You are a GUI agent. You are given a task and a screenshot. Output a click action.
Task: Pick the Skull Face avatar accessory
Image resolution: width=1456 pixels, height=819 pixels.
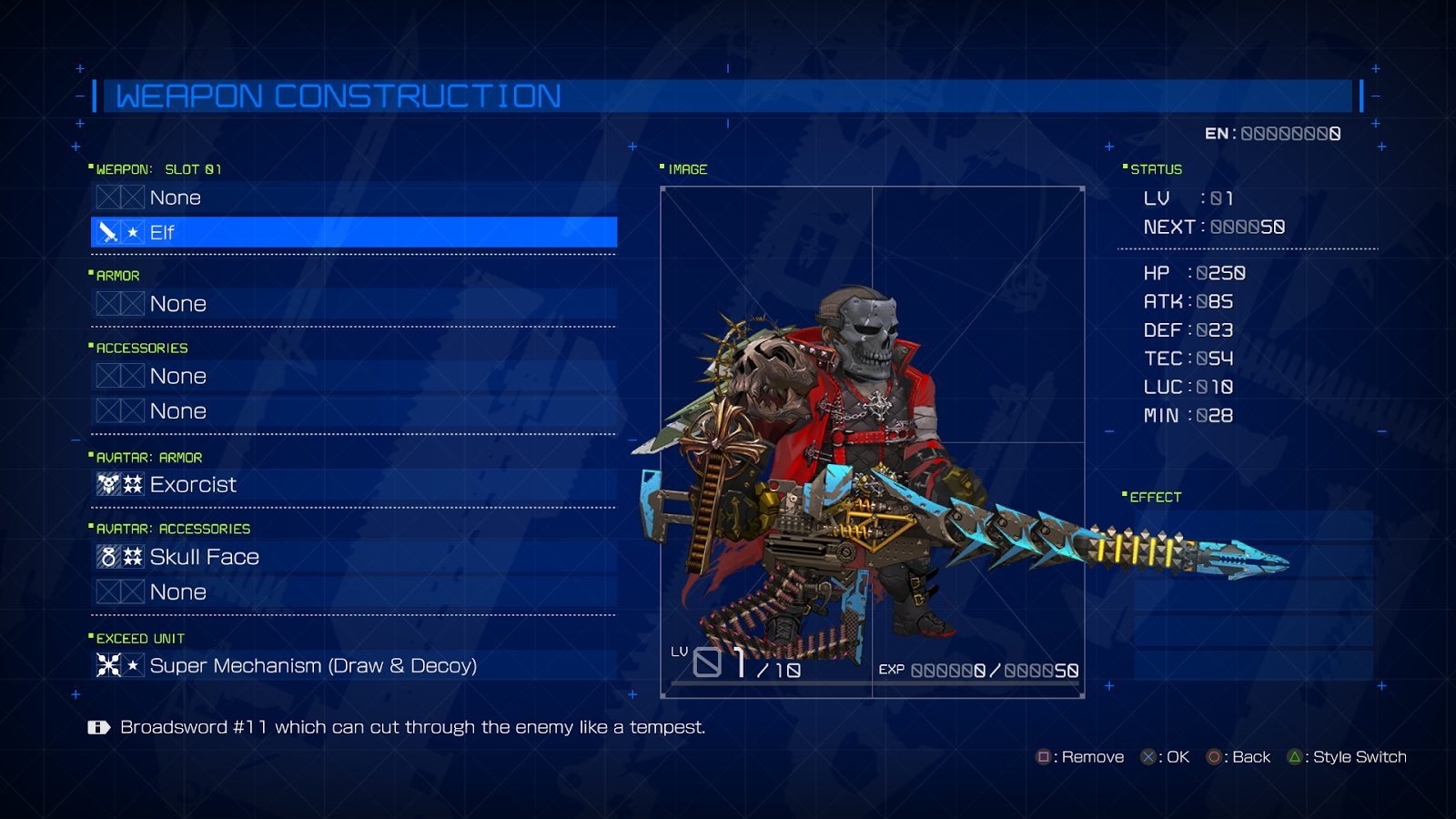pyautogui.click(x=353, y=557)
